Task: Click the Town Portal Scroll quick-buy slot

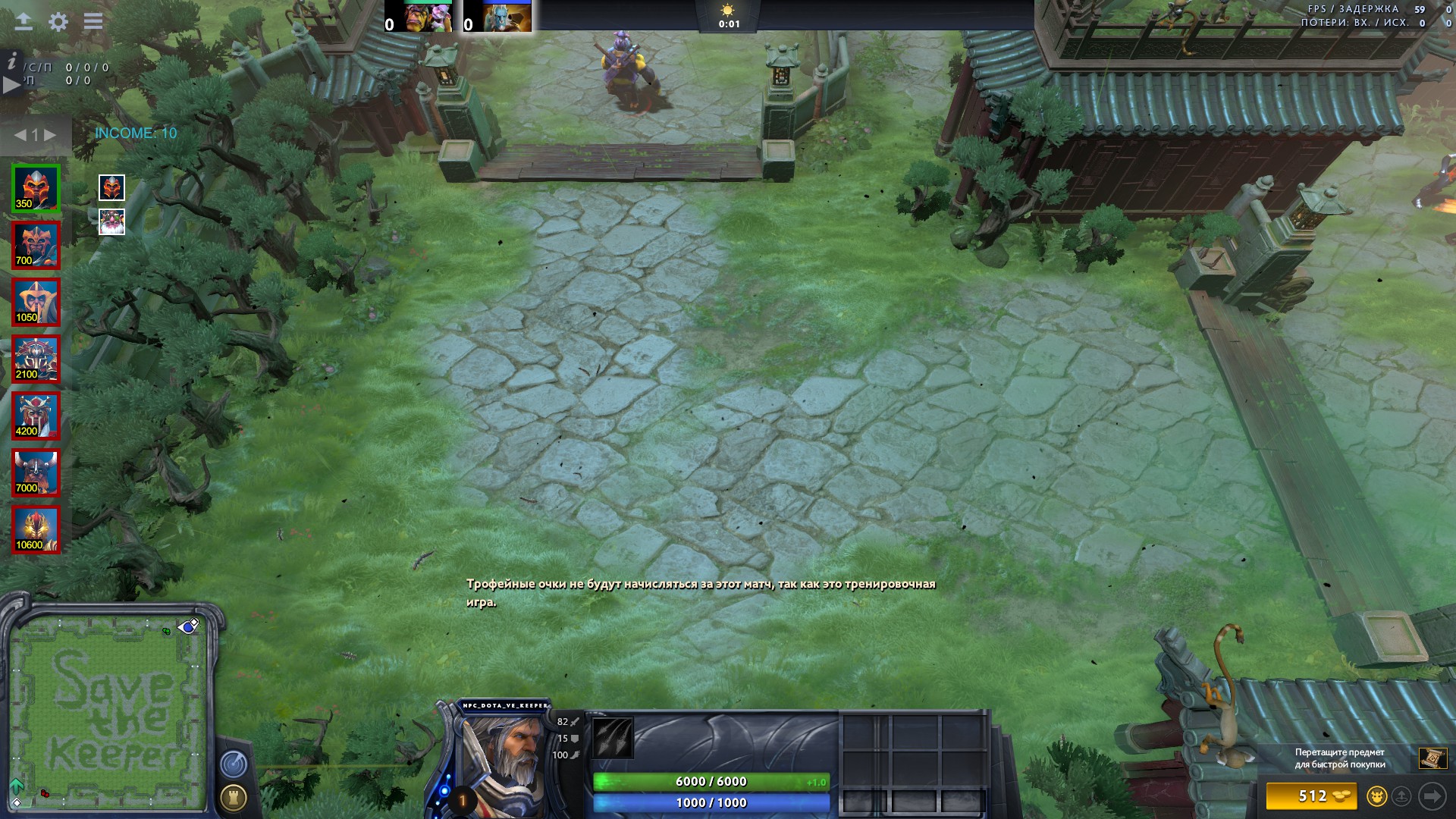Action: (1432, 758)
